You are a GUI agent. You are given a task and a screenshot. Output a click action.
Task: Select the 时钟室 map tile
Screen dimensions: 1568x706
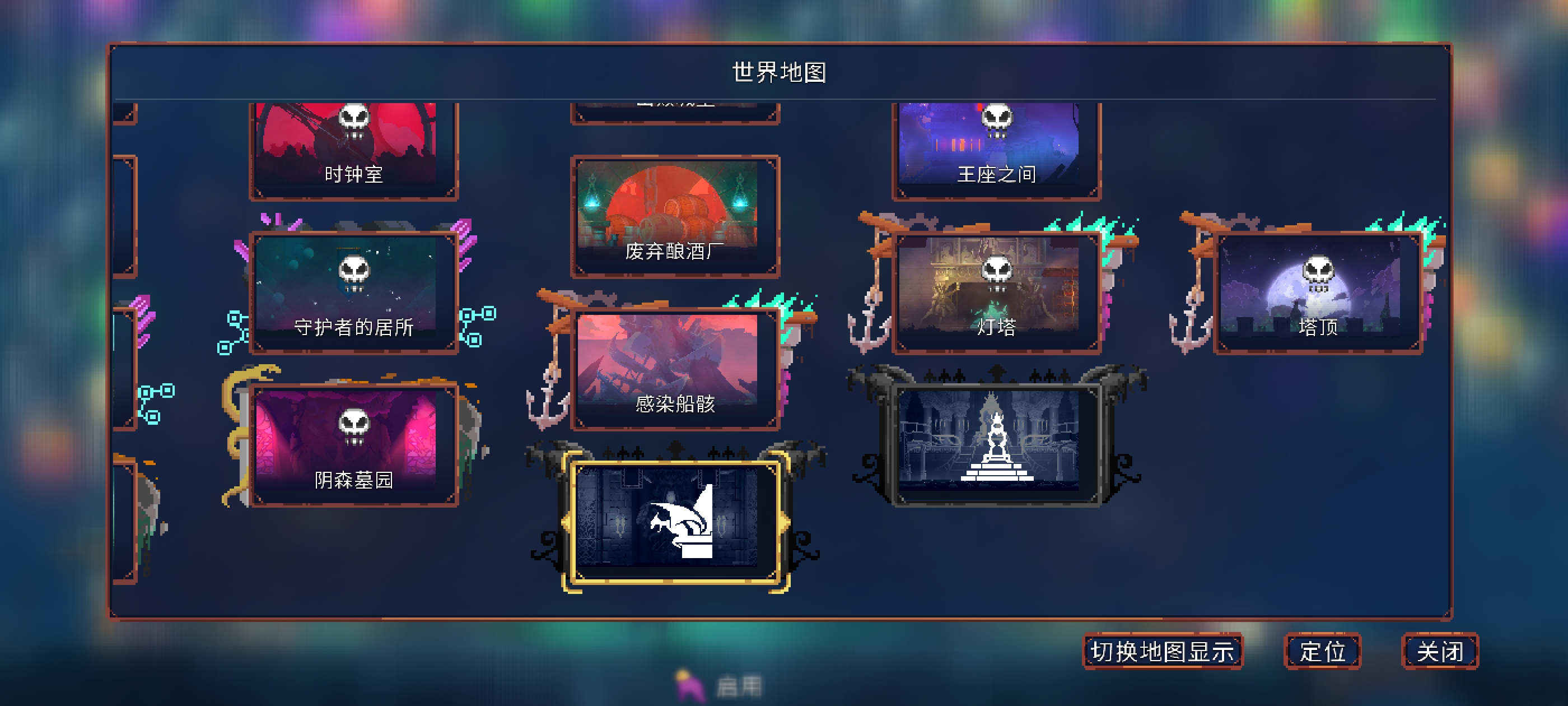(354, 149)
